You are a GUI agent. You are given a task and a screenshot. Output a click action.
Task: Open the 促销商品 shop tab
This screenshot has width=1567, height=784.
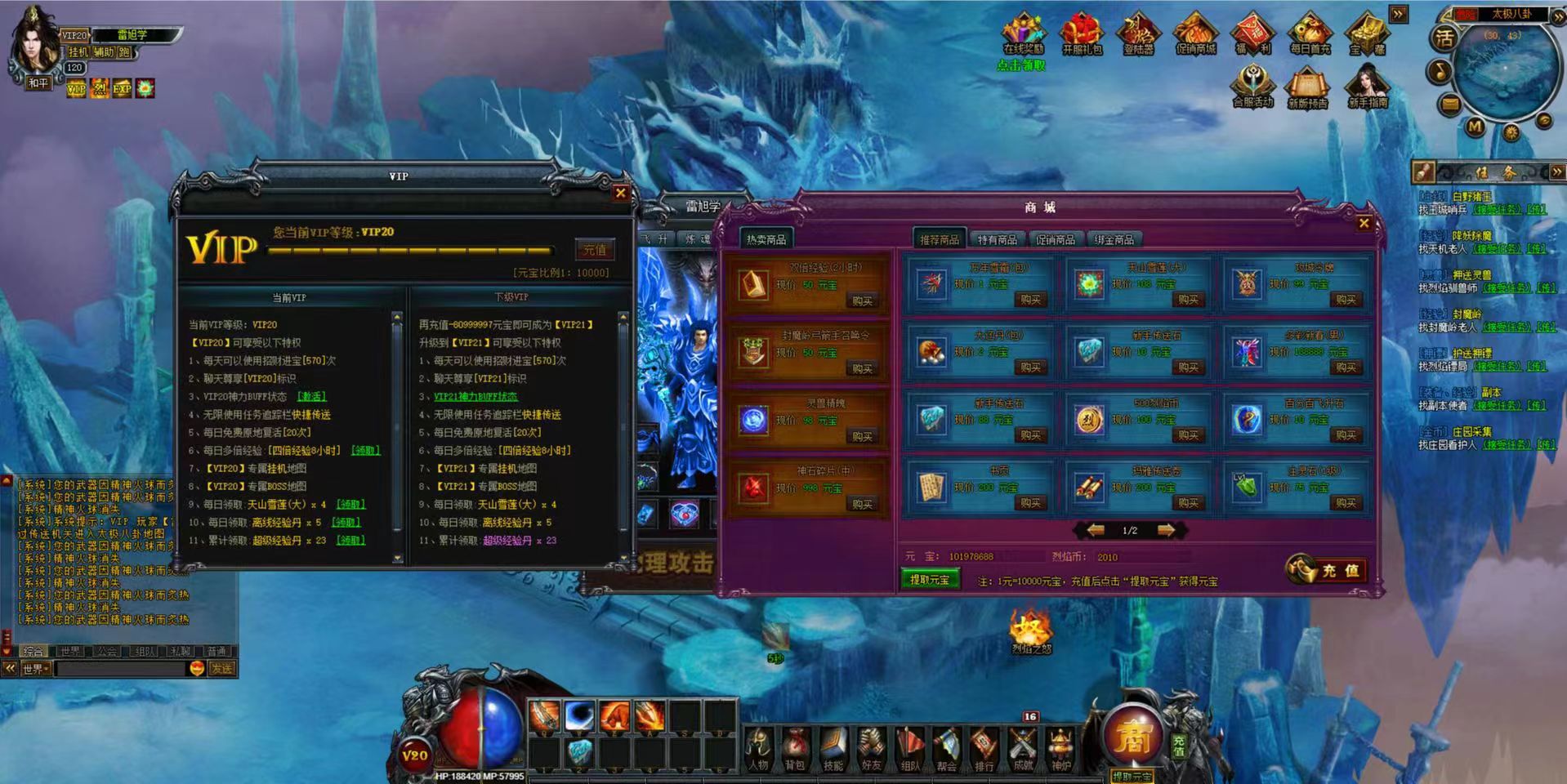coord(1055,239)
